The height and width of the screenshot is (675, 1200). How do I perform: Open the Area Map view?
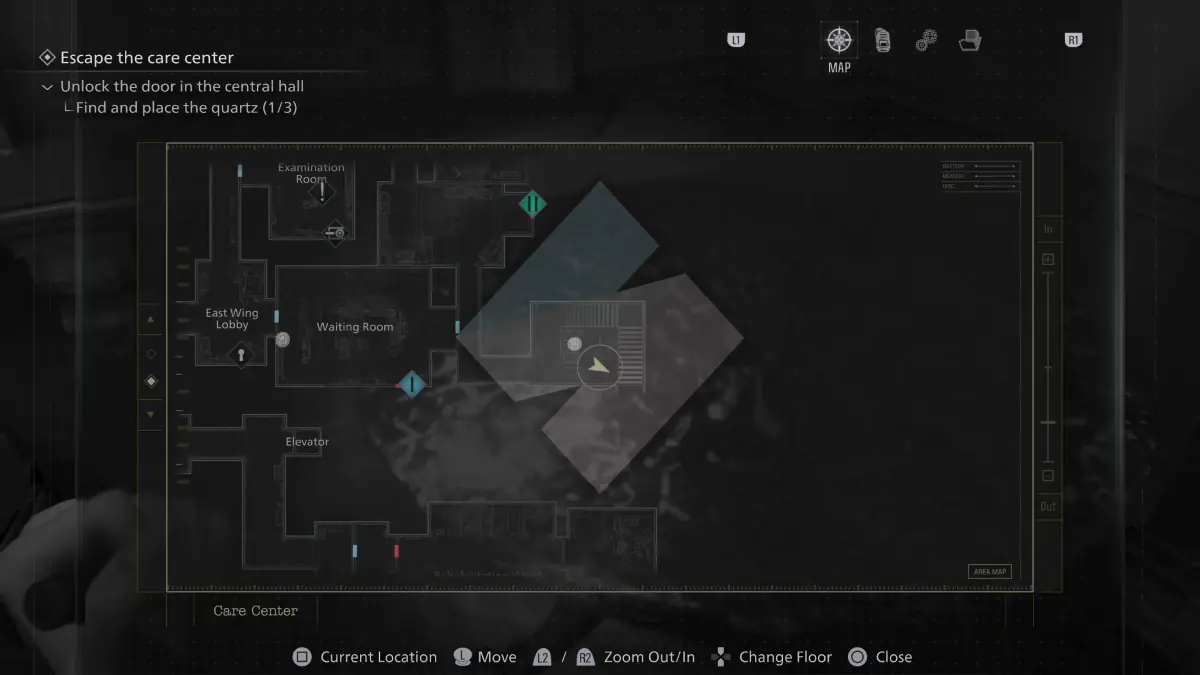coord(989,572)
